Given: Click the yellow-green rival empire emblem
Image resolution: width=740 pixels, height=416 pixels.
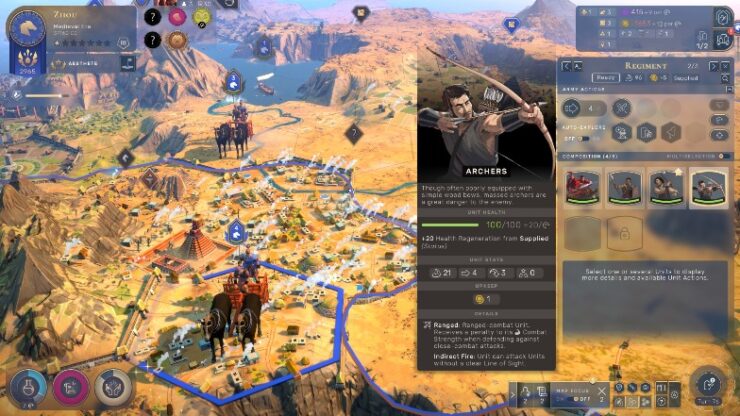Looking at the screenshot, I should pyautogui.click(x=201, y=17).
